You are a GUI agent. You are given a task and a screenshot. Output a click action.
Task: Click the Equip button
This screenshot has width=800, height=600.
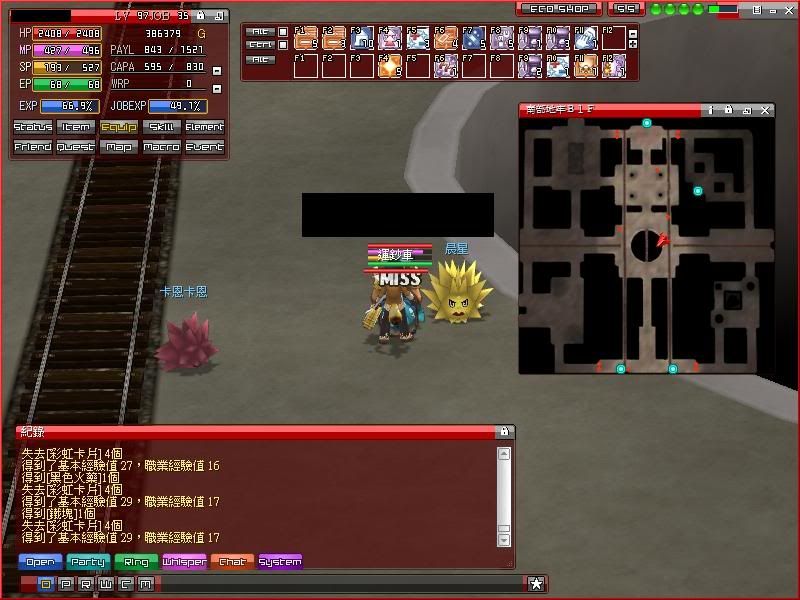pyautogui.click(x=119, y=127)
